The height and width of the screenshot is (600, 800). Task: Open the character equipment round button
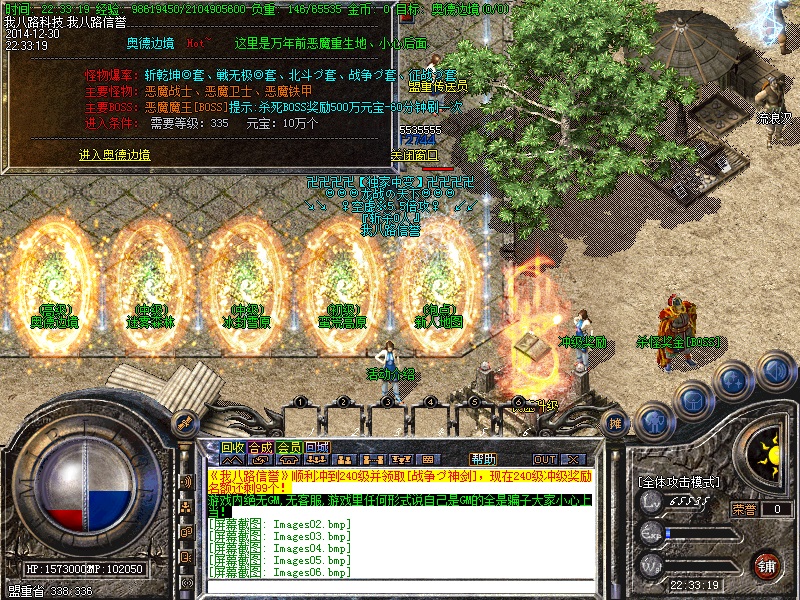pos(653,420)
